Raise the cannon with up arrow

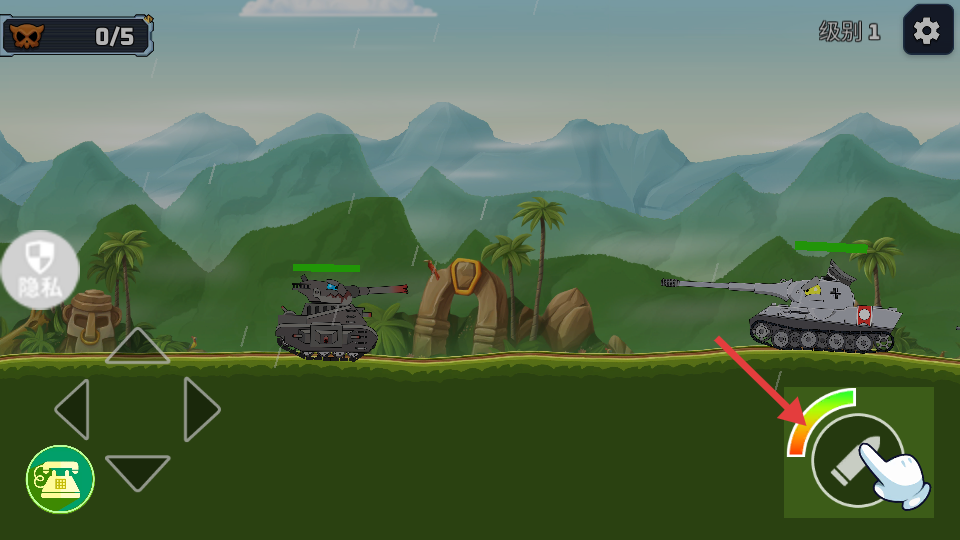tap(137, 346)
